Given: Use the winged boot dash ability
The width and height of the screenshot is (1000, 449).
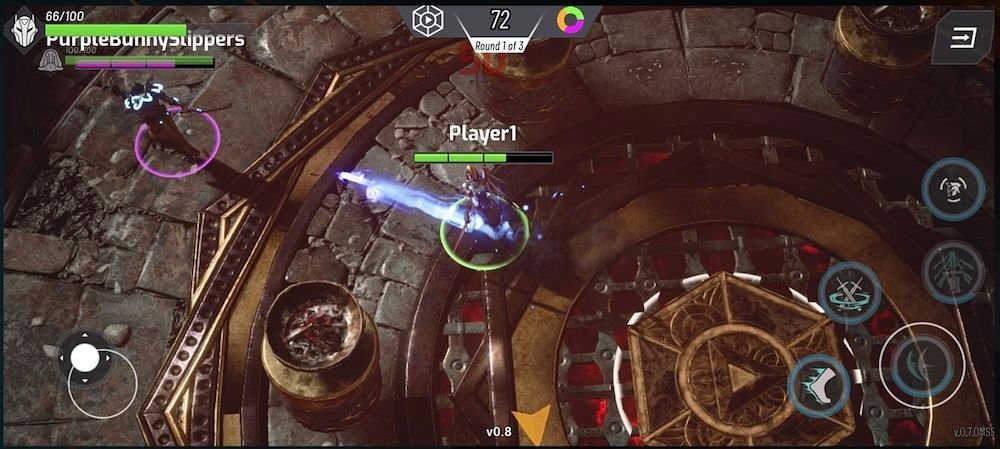Looking at the screenshot, I should tap(819, 386).
